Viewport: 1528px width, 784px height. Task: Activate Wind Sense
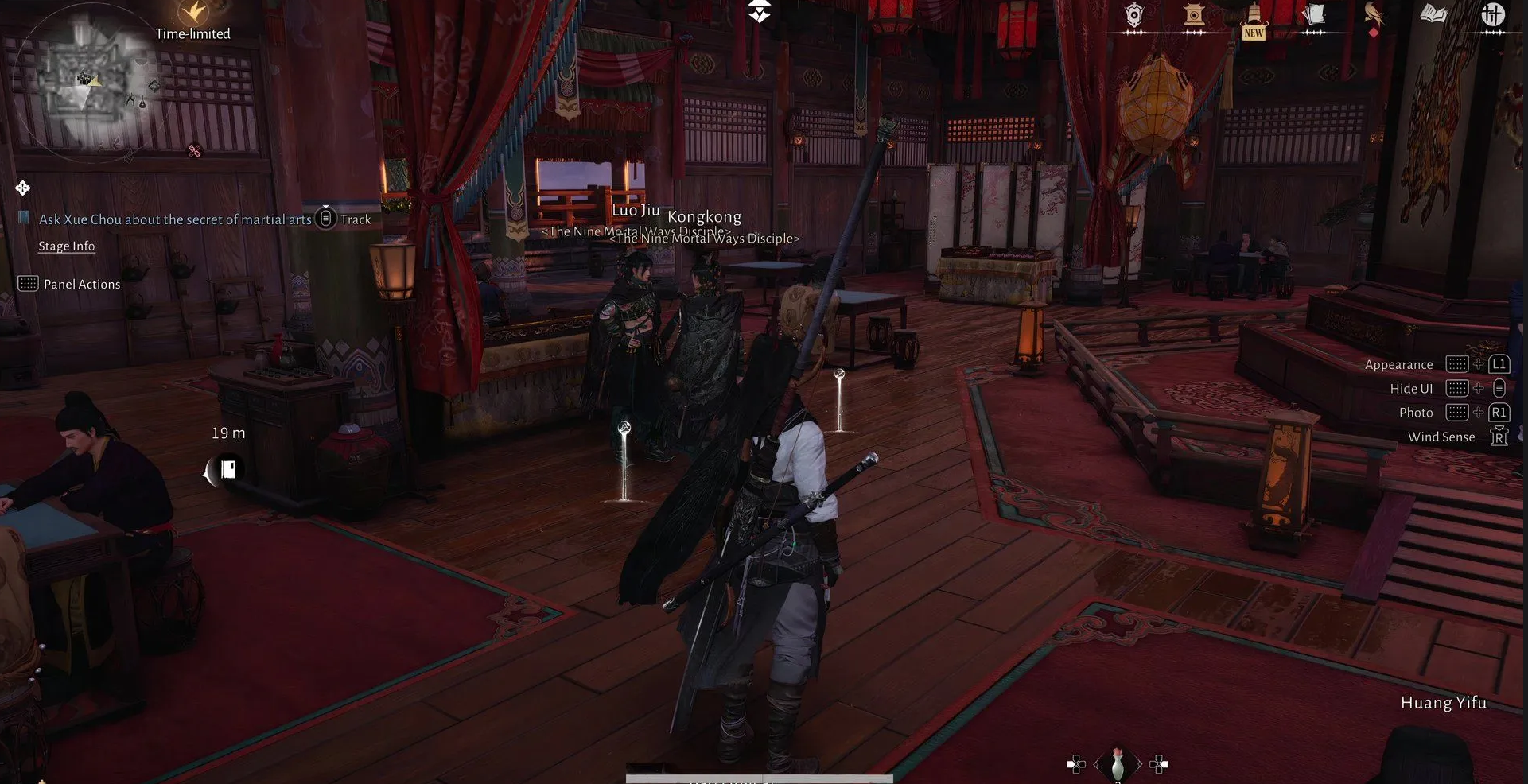tap(1441, 437)
